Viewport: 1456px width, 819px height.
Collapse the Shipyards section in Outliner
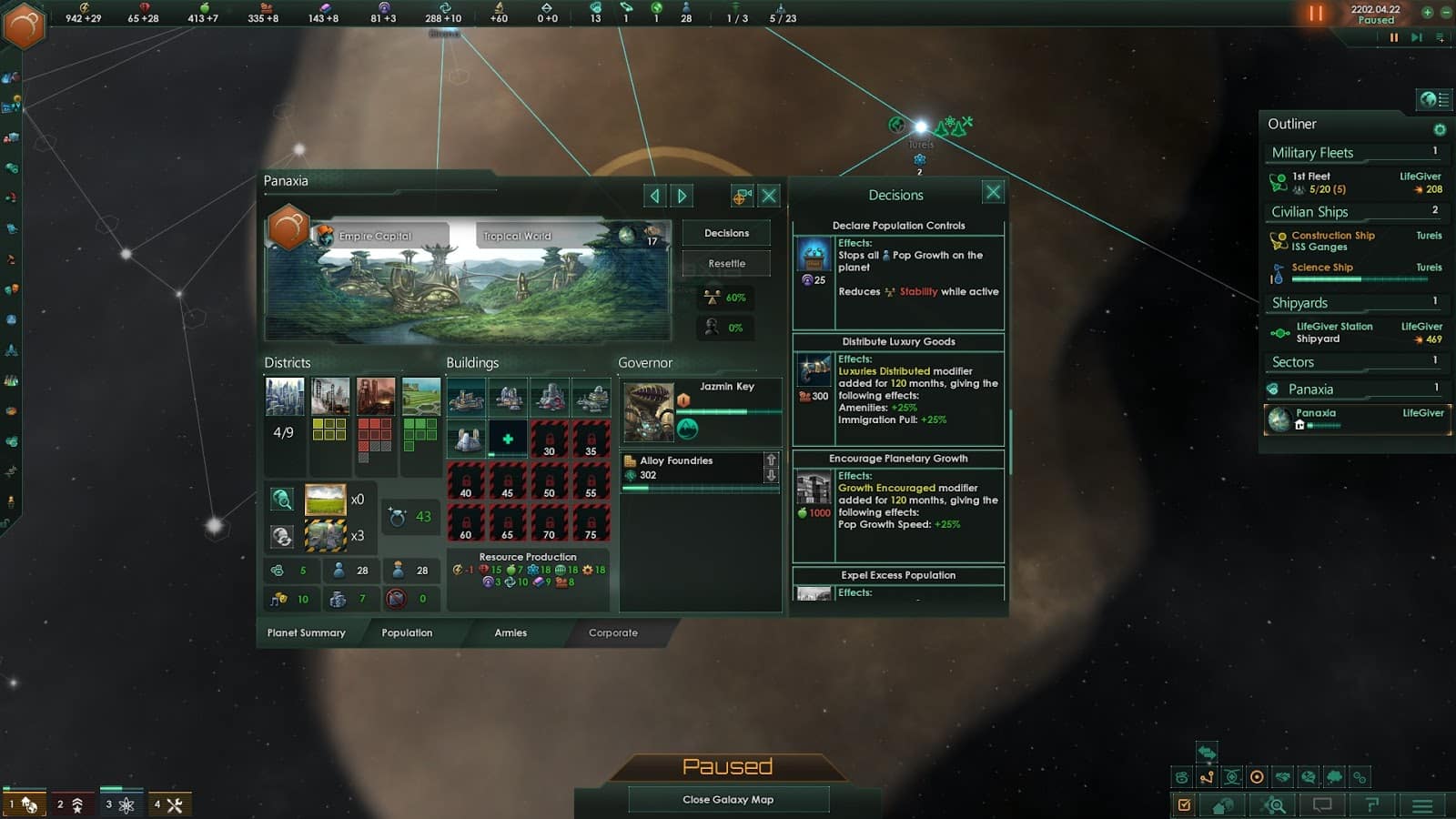[x=1299, y=303]
